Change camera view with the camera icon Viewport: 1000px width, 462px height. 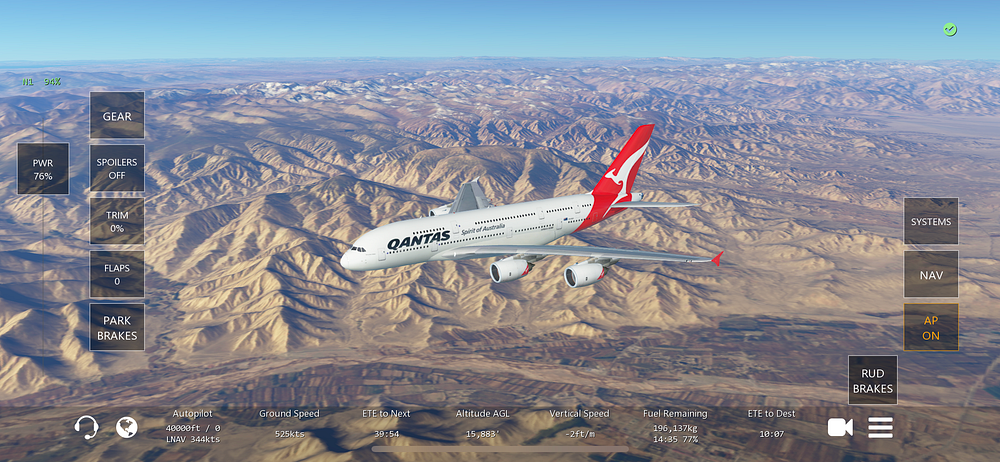coord(840,428)
